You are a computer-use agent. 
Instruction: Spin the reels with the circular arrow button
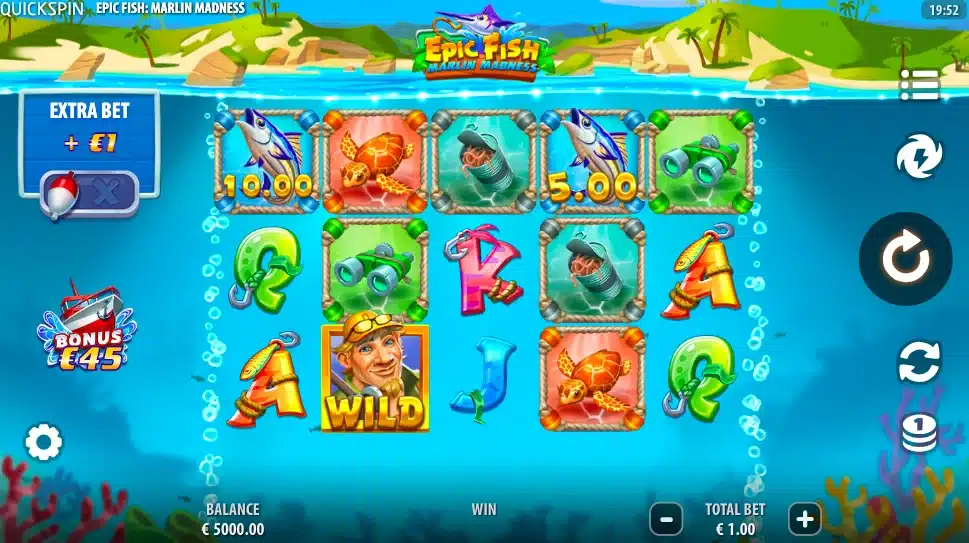coord(905,259)
